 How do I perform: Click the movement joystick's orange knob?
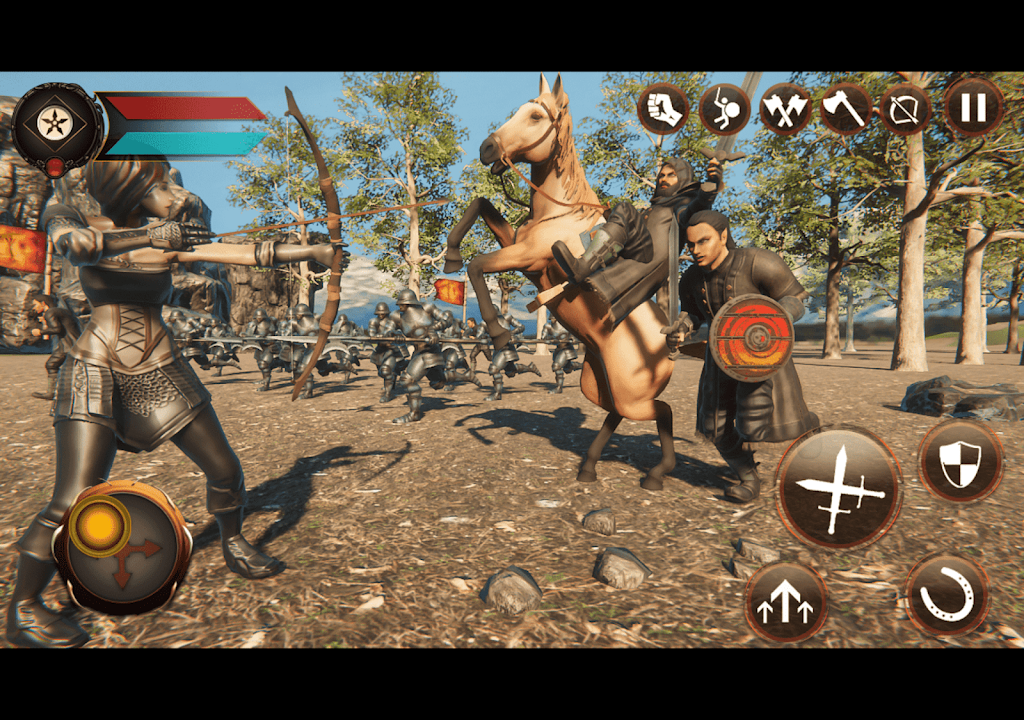point(100,525)
